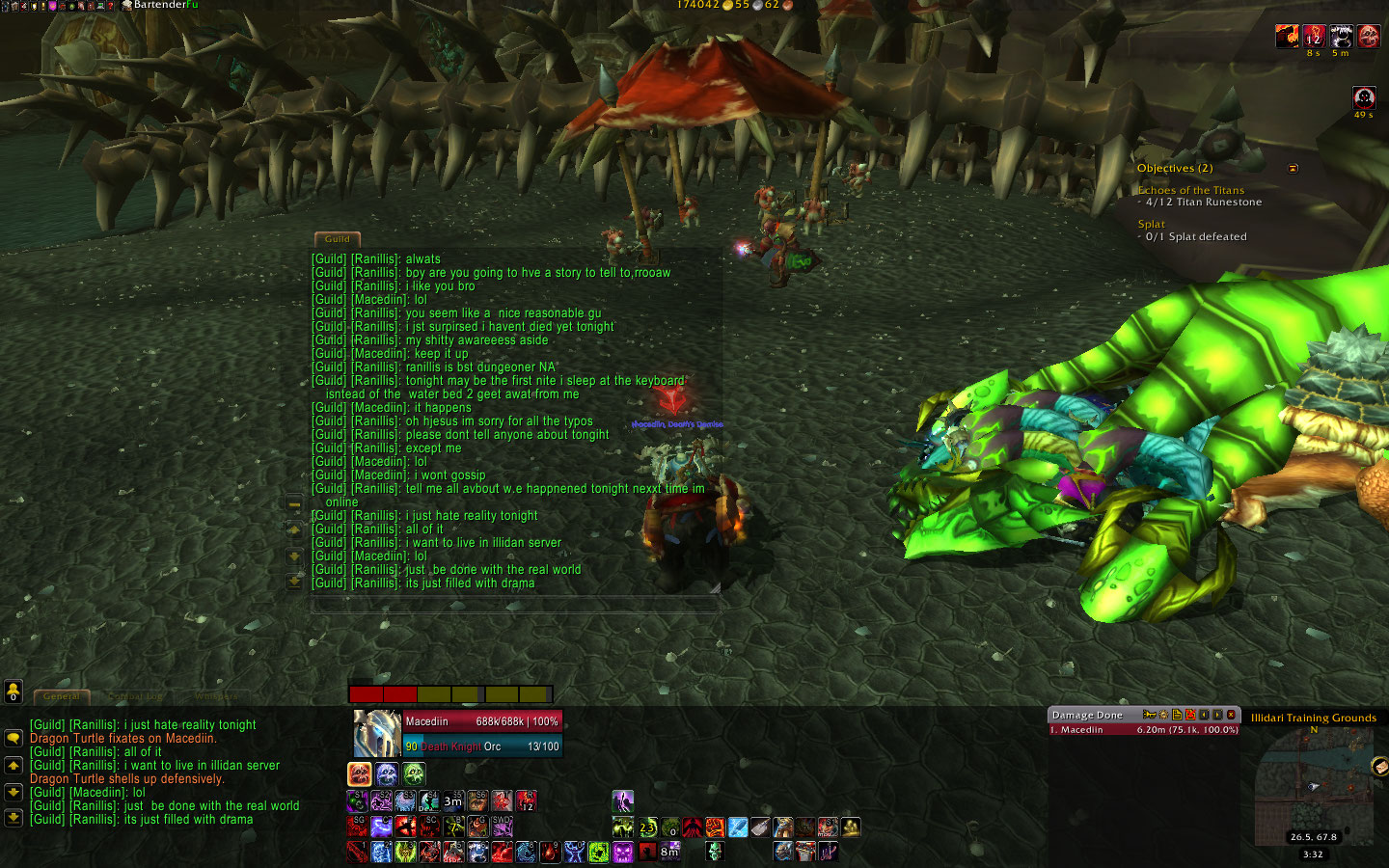
Task: Select the Echoes of the Titans quest
Action: [1190, 191]
